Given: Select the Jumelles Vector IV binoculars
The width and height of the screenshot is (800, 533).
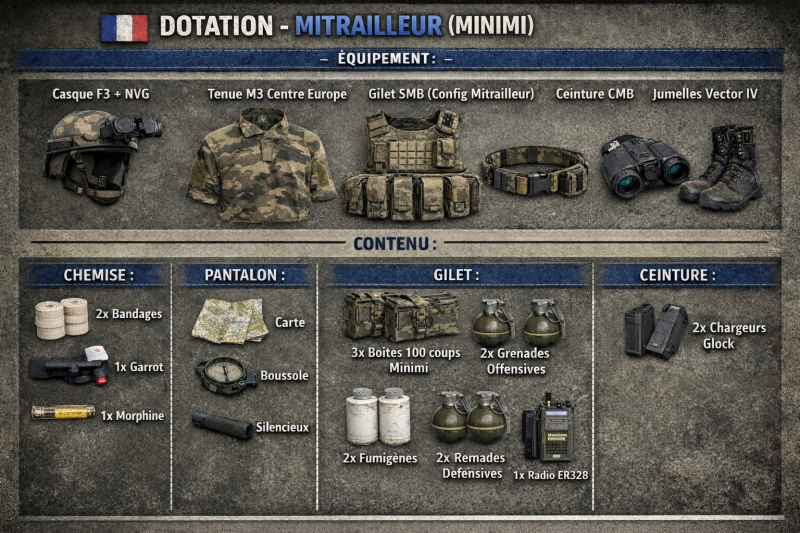Looking at the screenshot, I should pos(644,164).
